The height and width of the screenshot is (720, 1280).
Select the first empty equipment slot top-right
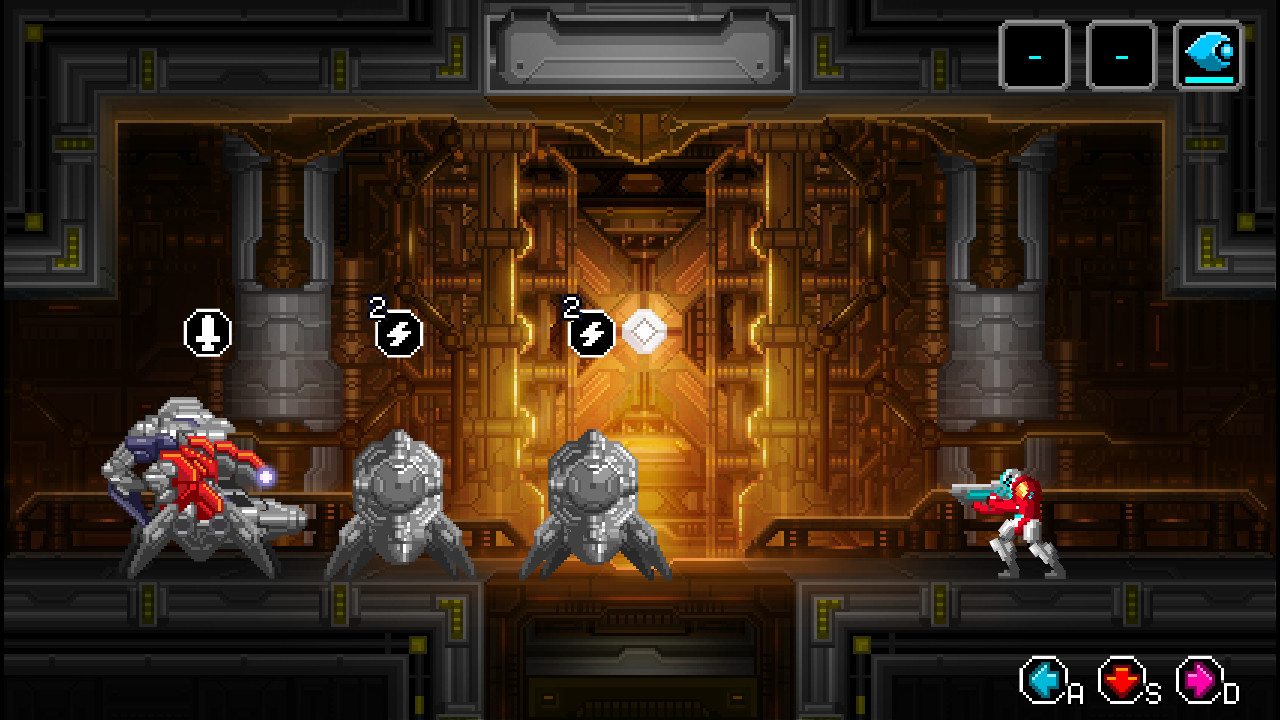point(1036,55)
